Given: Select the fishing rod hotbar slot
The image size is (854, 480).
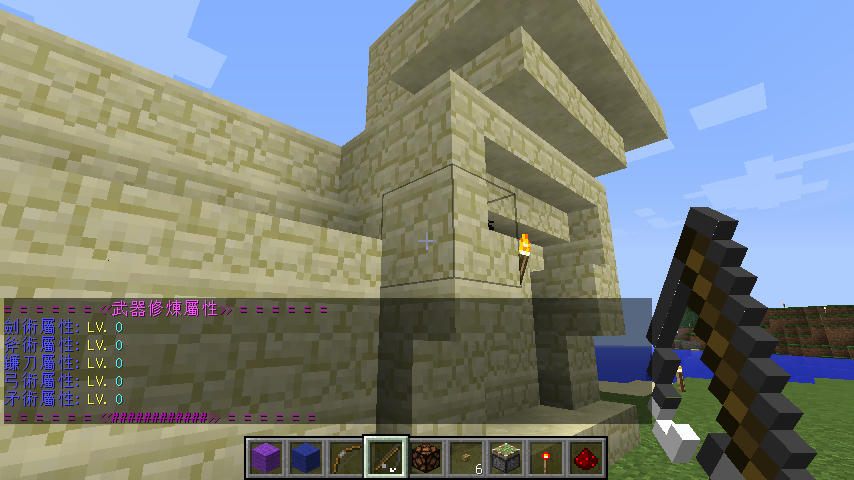Looking at the screenshot, I should point(385,458).
